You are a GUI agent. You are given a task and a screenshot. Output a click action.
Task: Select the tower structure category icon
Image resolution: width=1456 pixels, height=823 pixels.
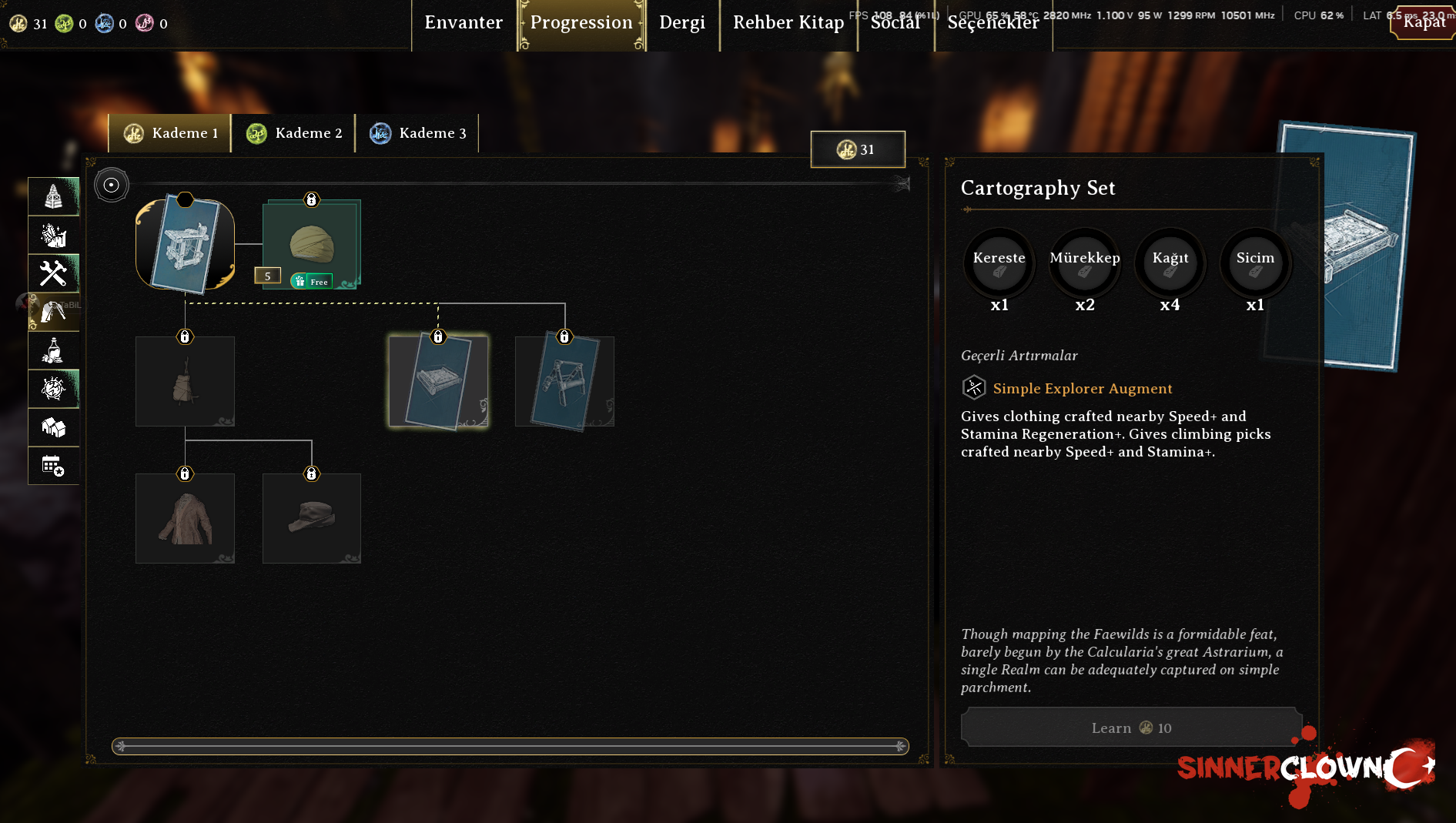point(54,196)
